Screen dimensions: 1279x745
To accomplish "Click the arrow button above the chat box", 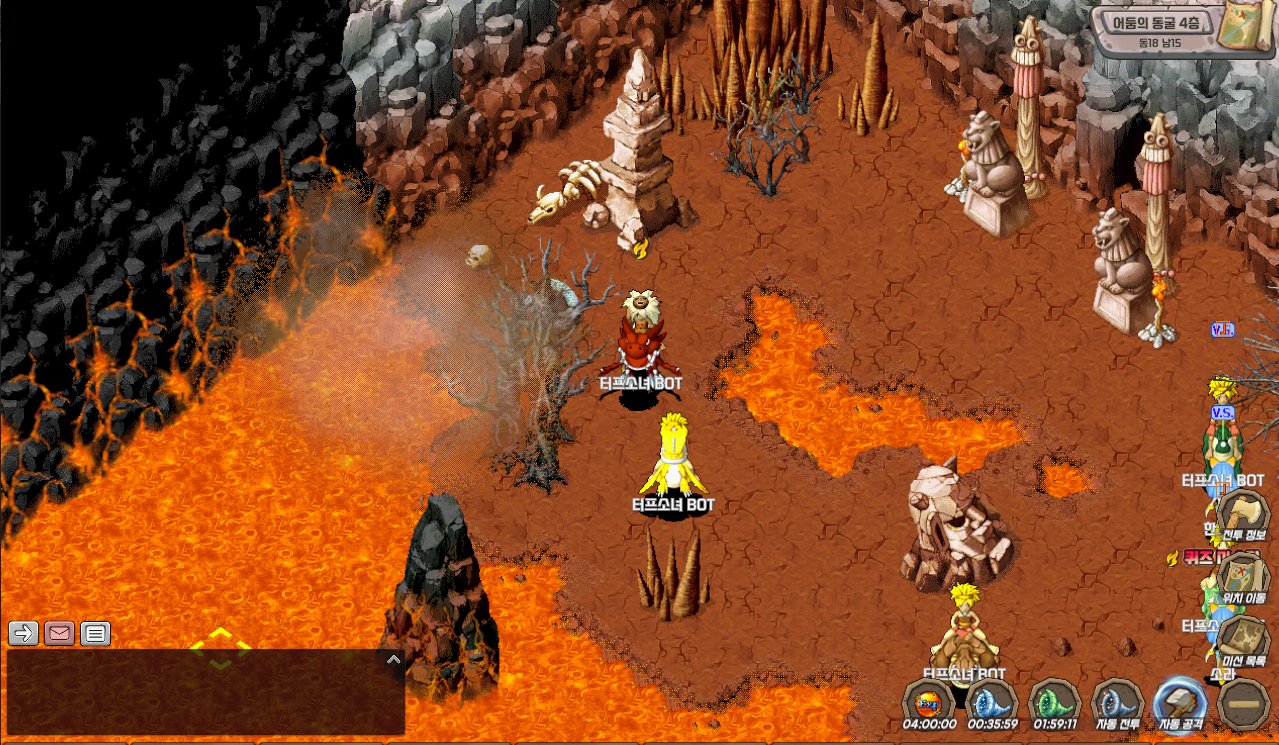I will tap(24, 633).
